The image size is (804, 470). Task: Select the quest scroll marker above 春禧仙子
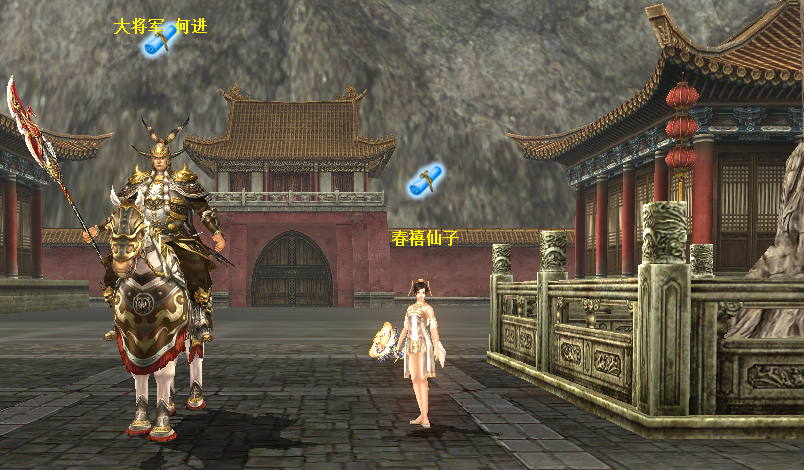point(426,180)
